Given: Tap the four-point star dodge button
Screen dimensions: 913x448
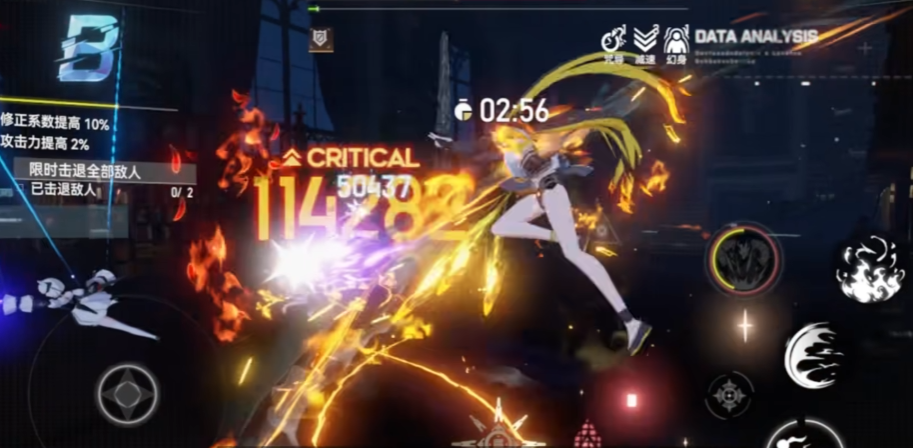Looking at the screenshot, I should (x=745, y=326).
